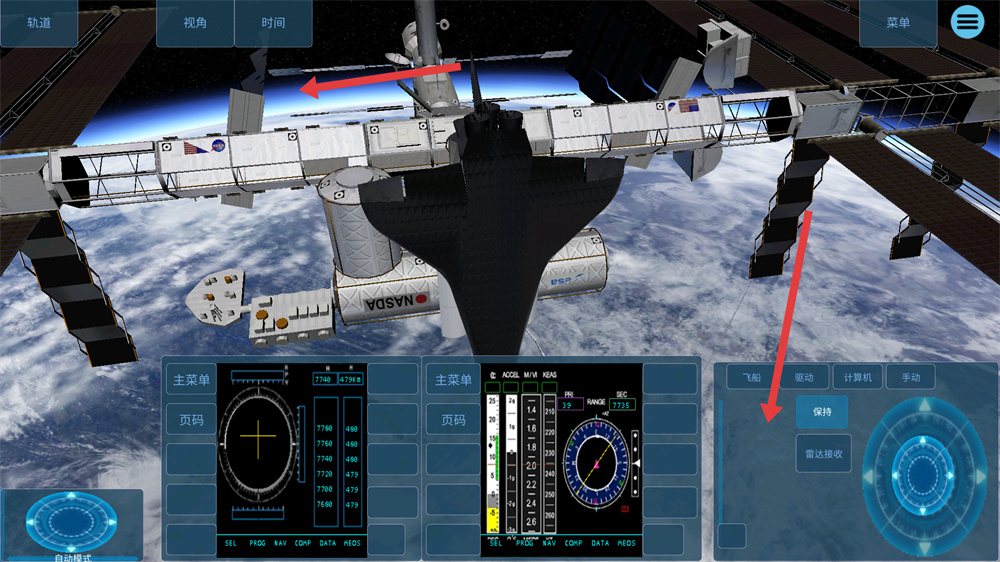1000x562 pixels.
Task: Switch to the 驱动 tab
Action: [x=804, y=377]
